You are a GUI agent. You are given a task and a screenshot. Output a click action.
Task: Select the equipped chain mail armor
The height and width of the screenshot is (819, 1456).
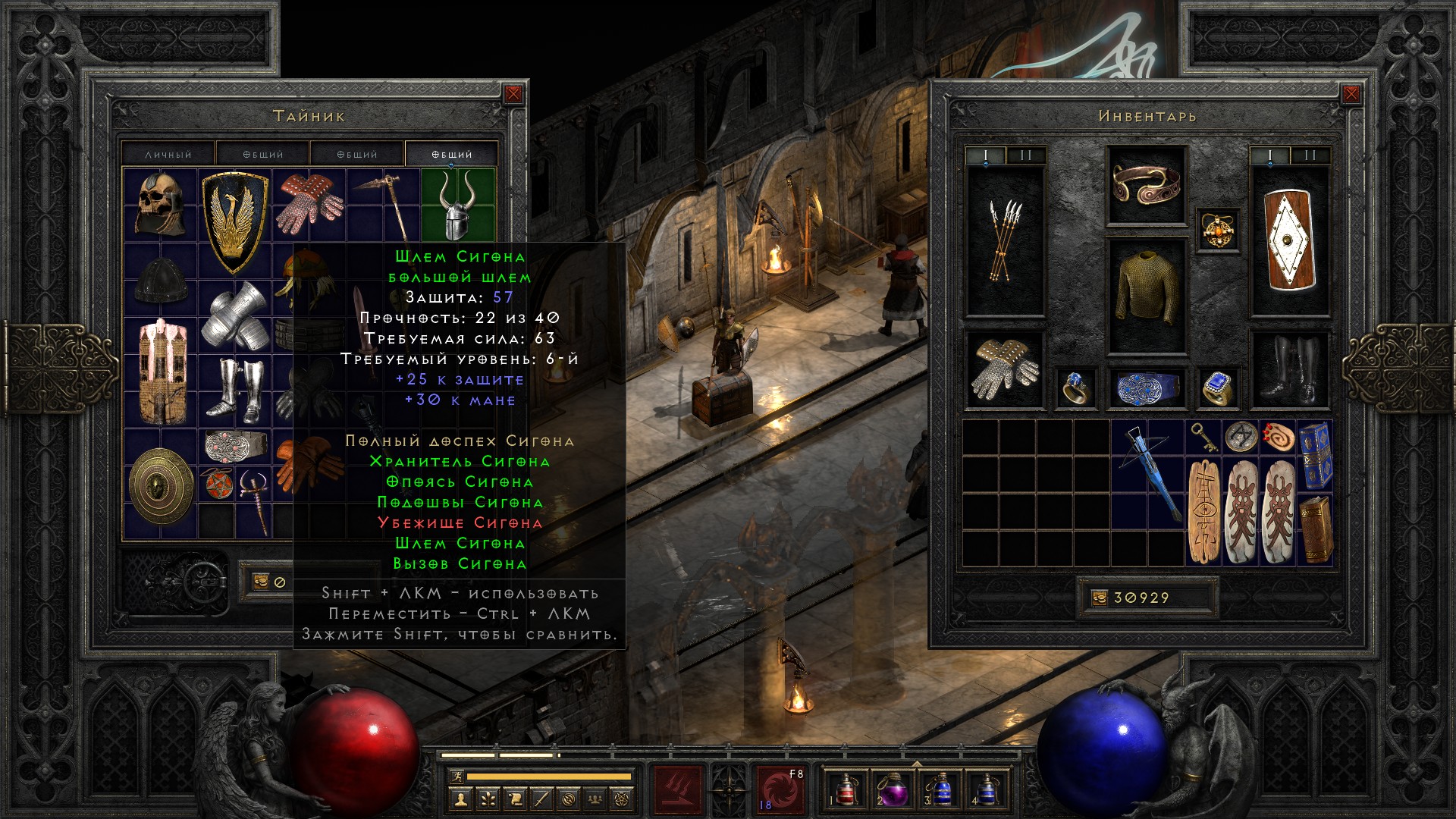[1146, 296]
